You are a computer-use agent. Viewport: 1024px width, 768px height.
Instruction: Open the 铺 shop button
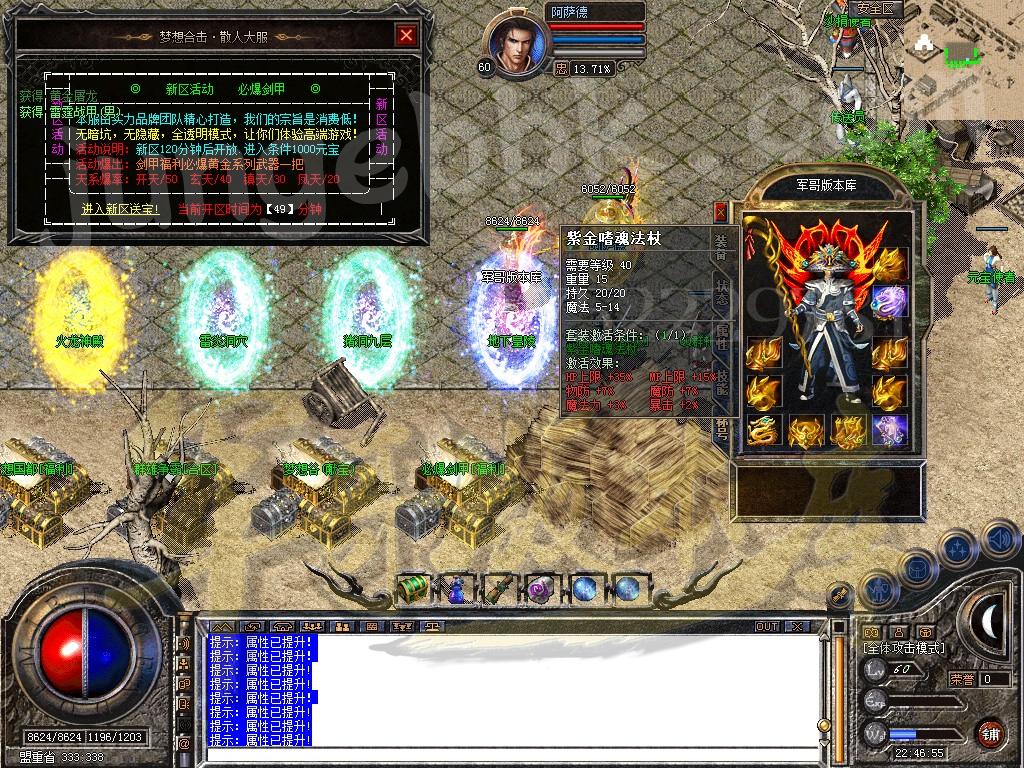coord(989,731)
